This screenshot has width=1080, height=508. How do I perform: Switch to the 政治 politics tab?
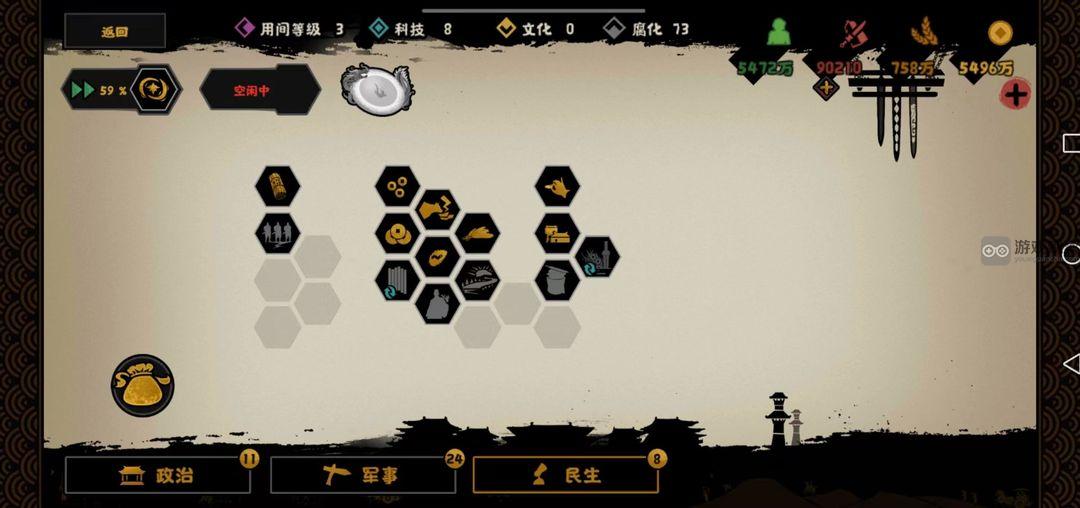pyautogui.click(x=158, y=475)
